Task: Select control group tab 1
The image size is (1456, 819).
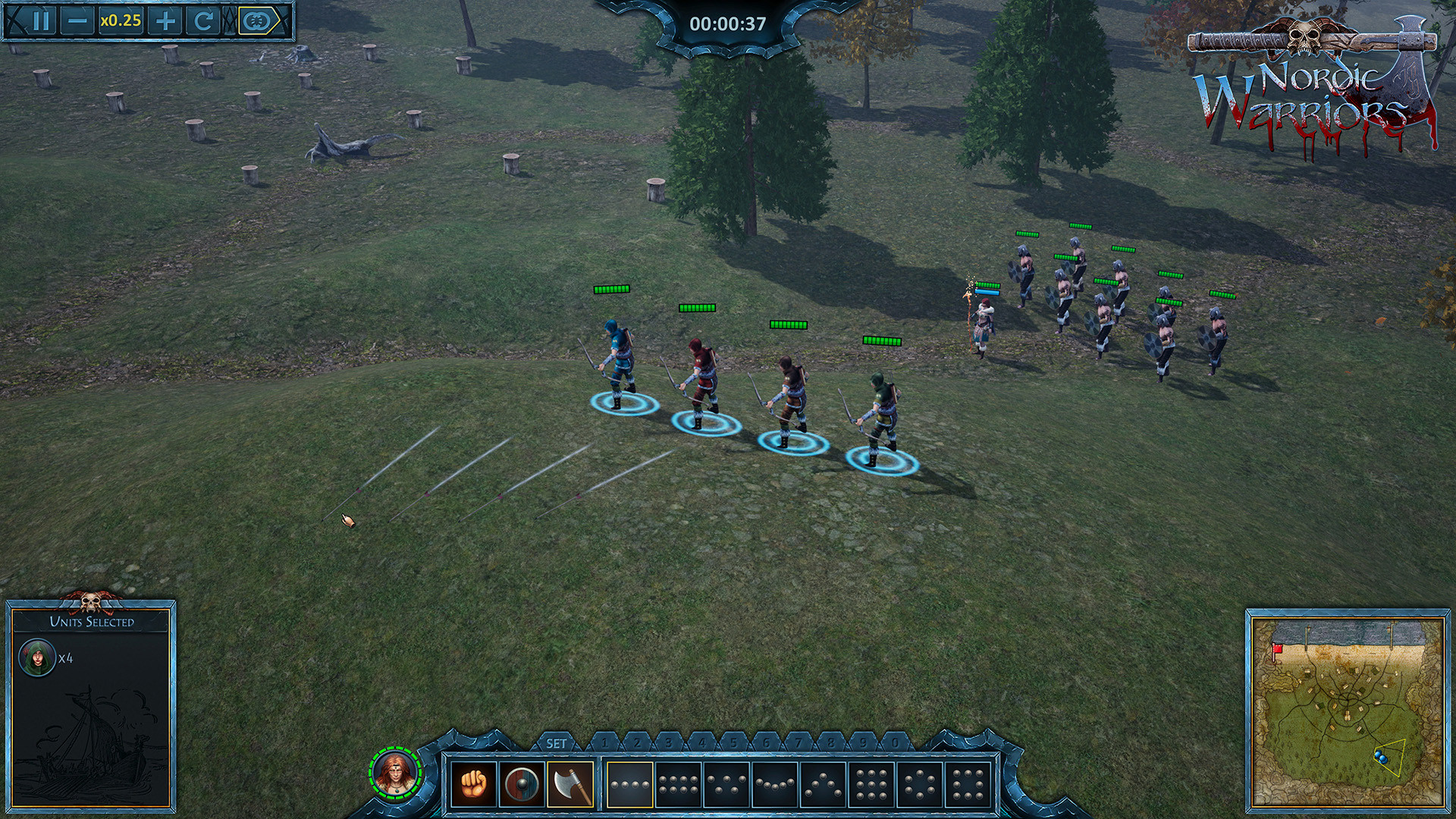Action: 604,743
